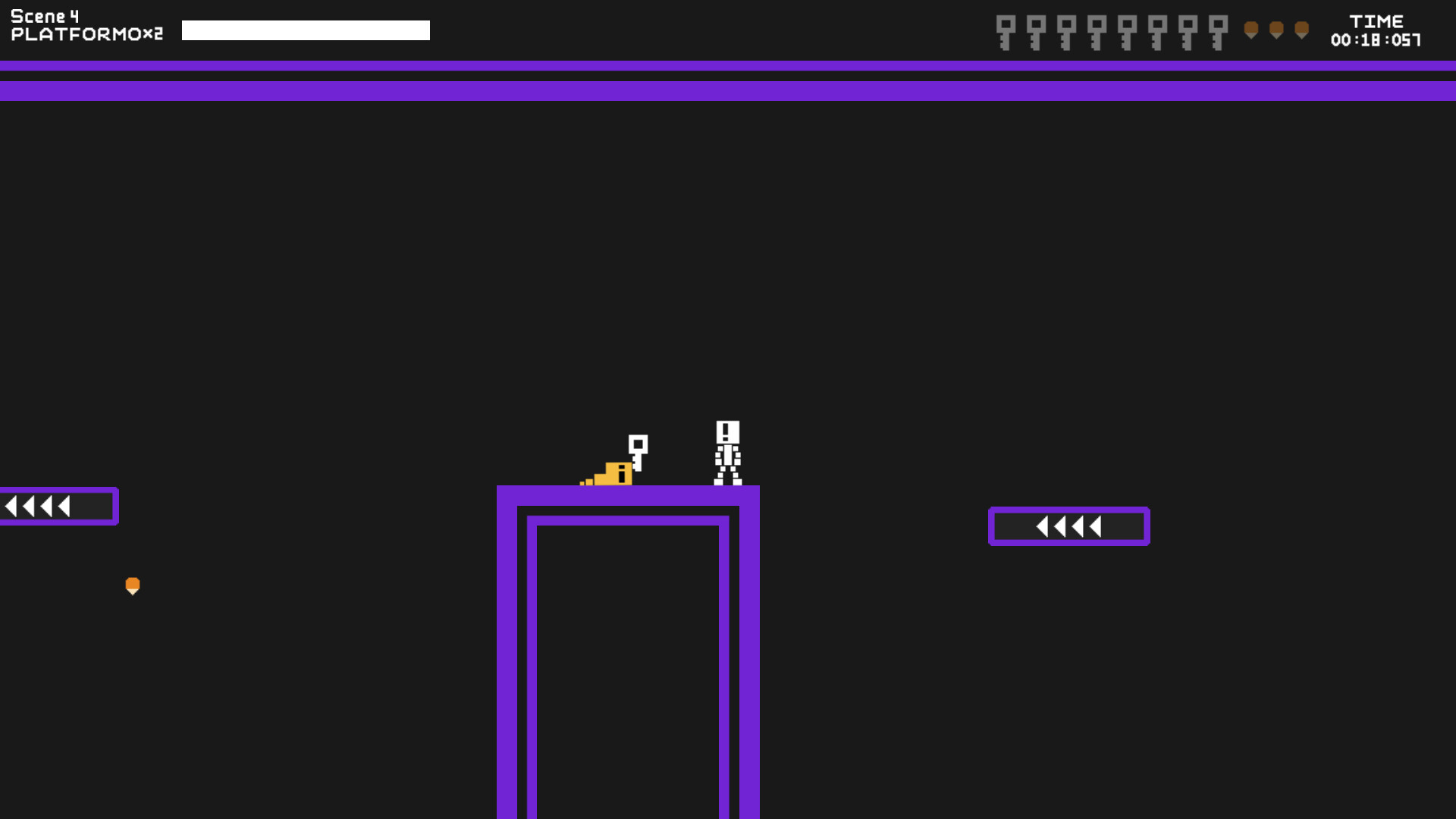Click the arrows on the right-side moving platform
1456x819 pixels.
point(1067,525)
